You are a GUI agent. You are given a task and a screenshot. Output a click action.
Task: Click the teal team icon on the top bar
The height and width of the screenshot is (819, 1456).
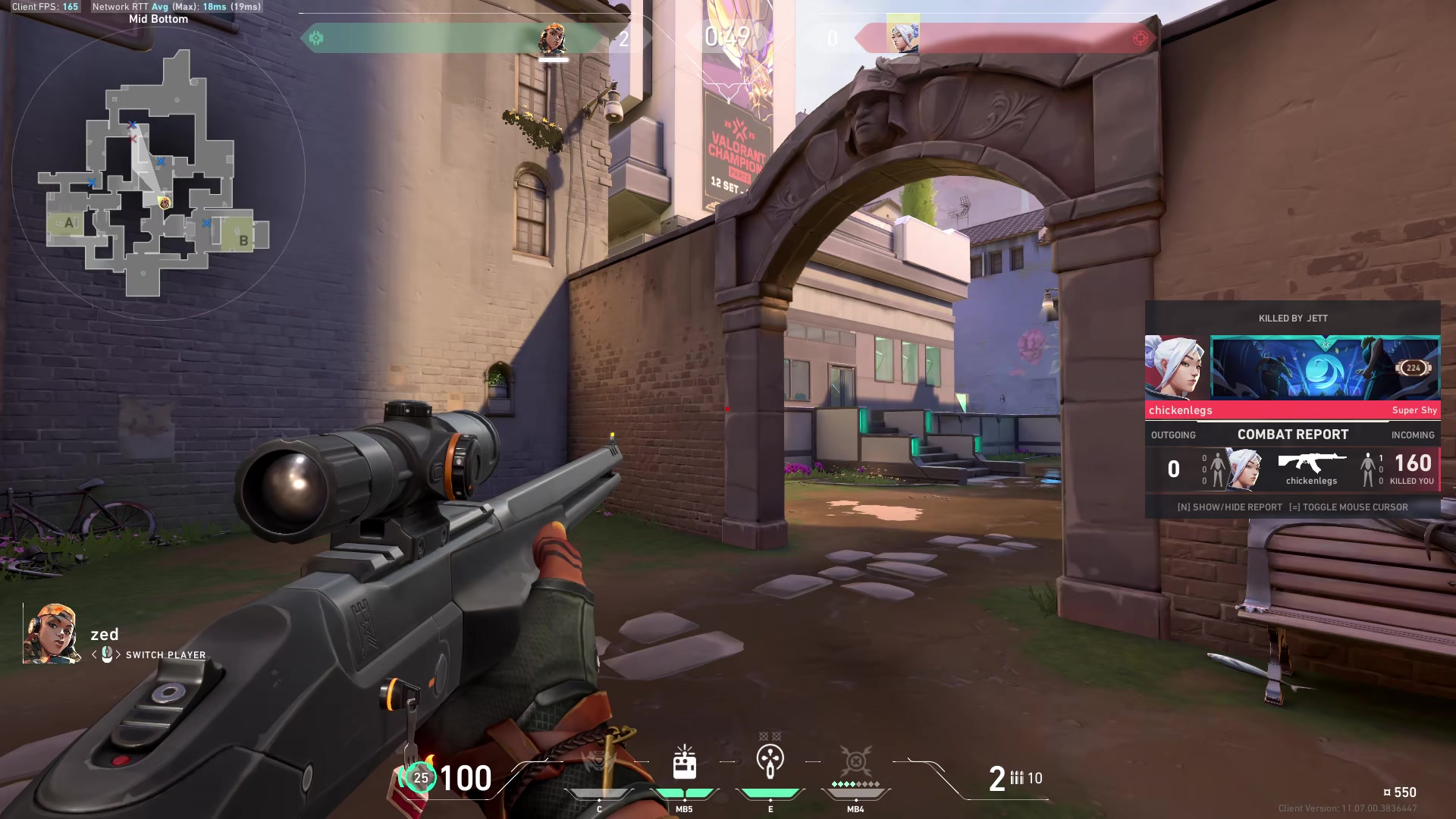coord(316,38)
